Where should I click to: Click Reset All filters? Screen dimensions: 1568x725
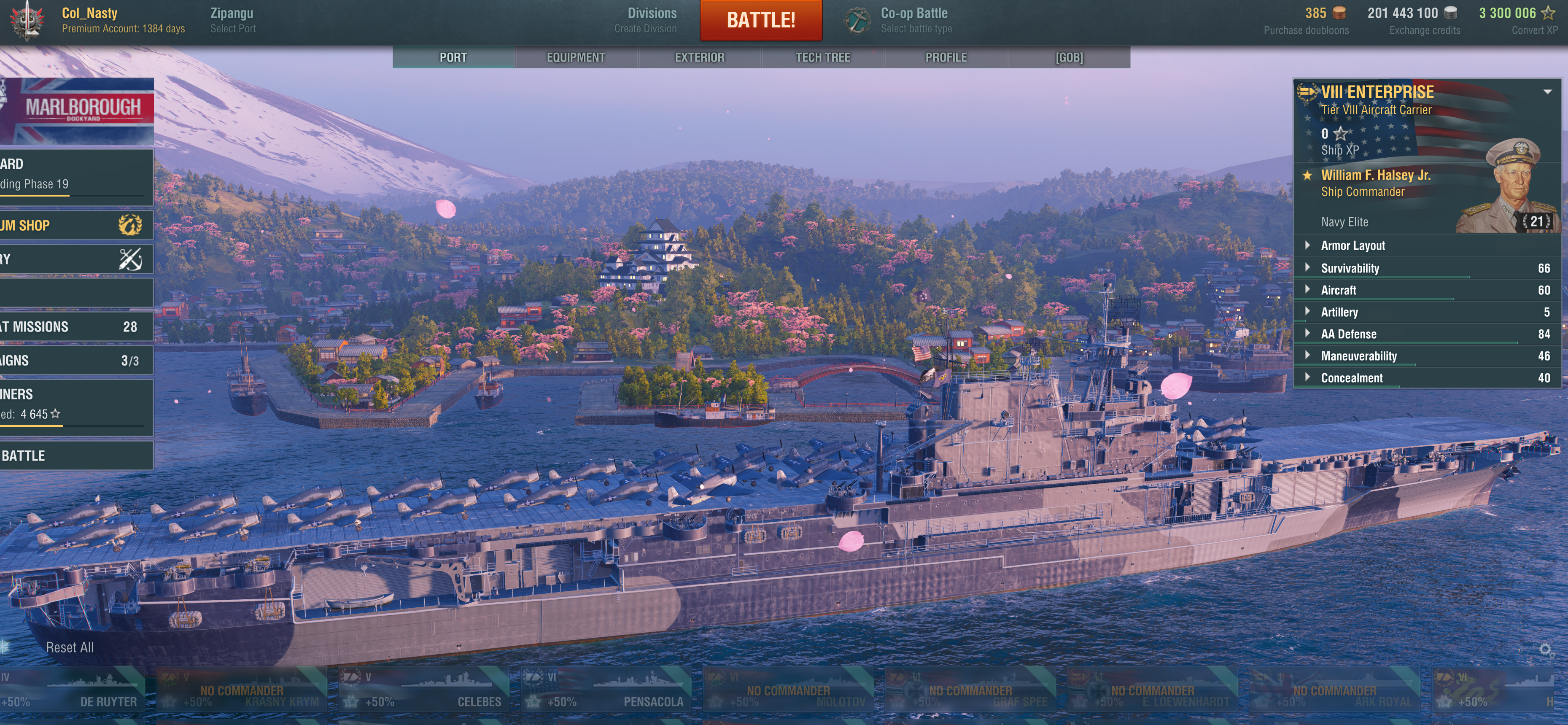point(70,647)
